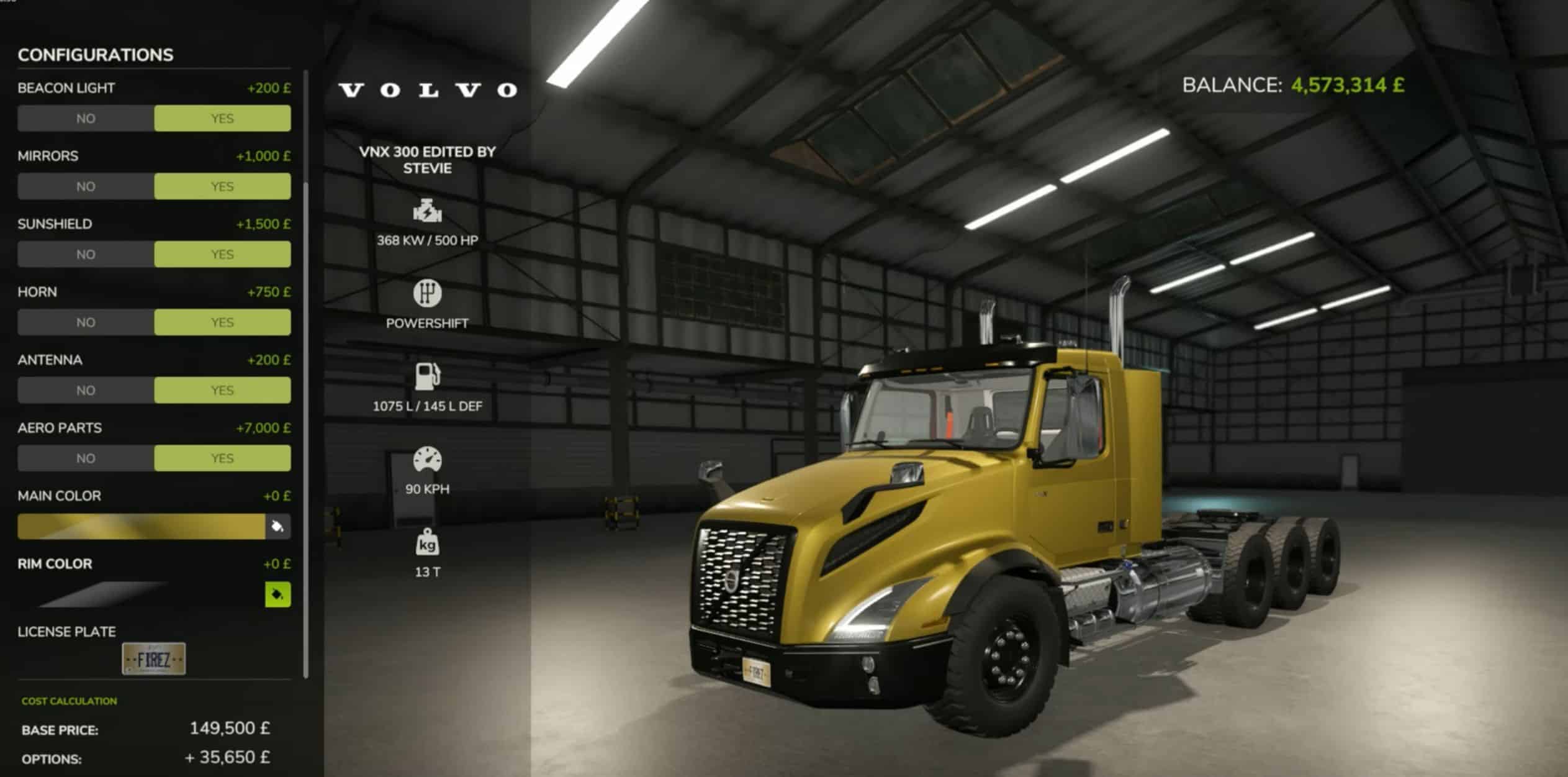
Task: Keep the Antenna set to YES
Action: [x=222, y=391]
